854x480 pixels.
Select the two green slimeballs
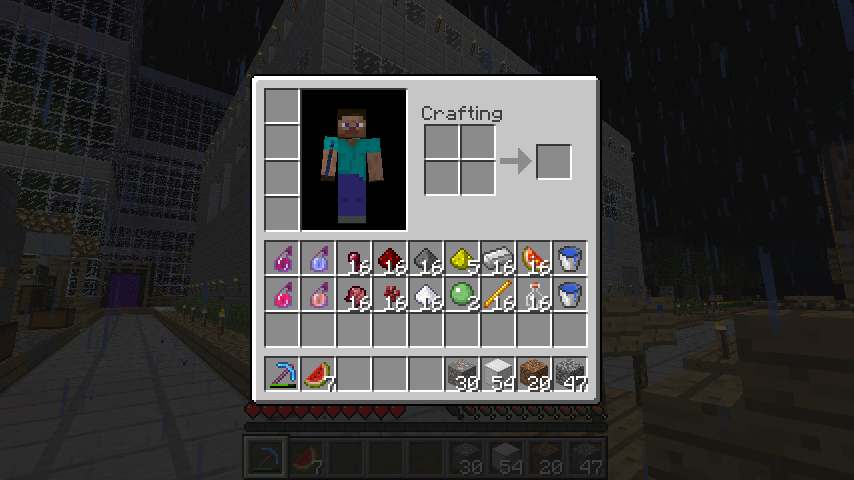(463, 295)
